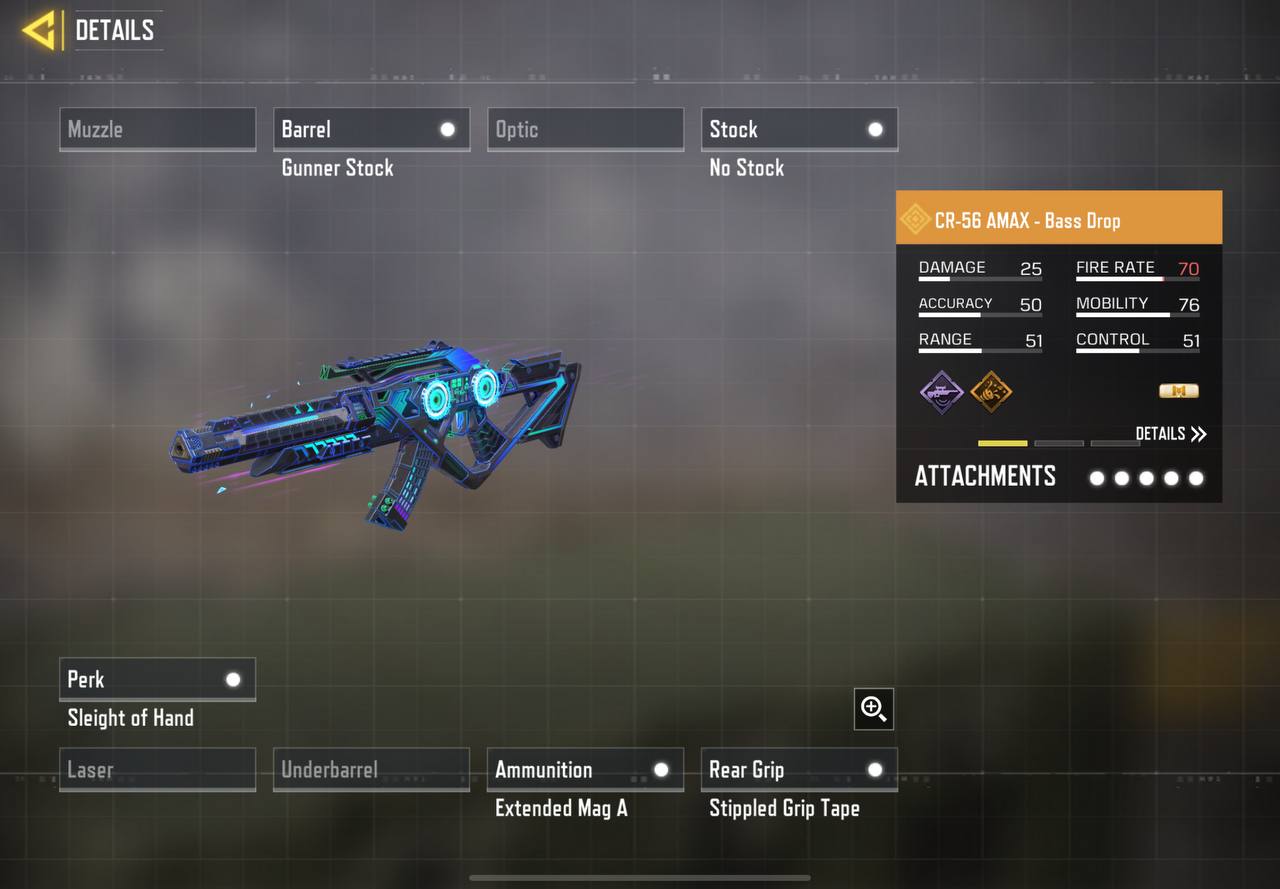The height and width of the screenshot is (889, 1280).
Task: Go back using the yellow arrow
Action: click(39, 30)
